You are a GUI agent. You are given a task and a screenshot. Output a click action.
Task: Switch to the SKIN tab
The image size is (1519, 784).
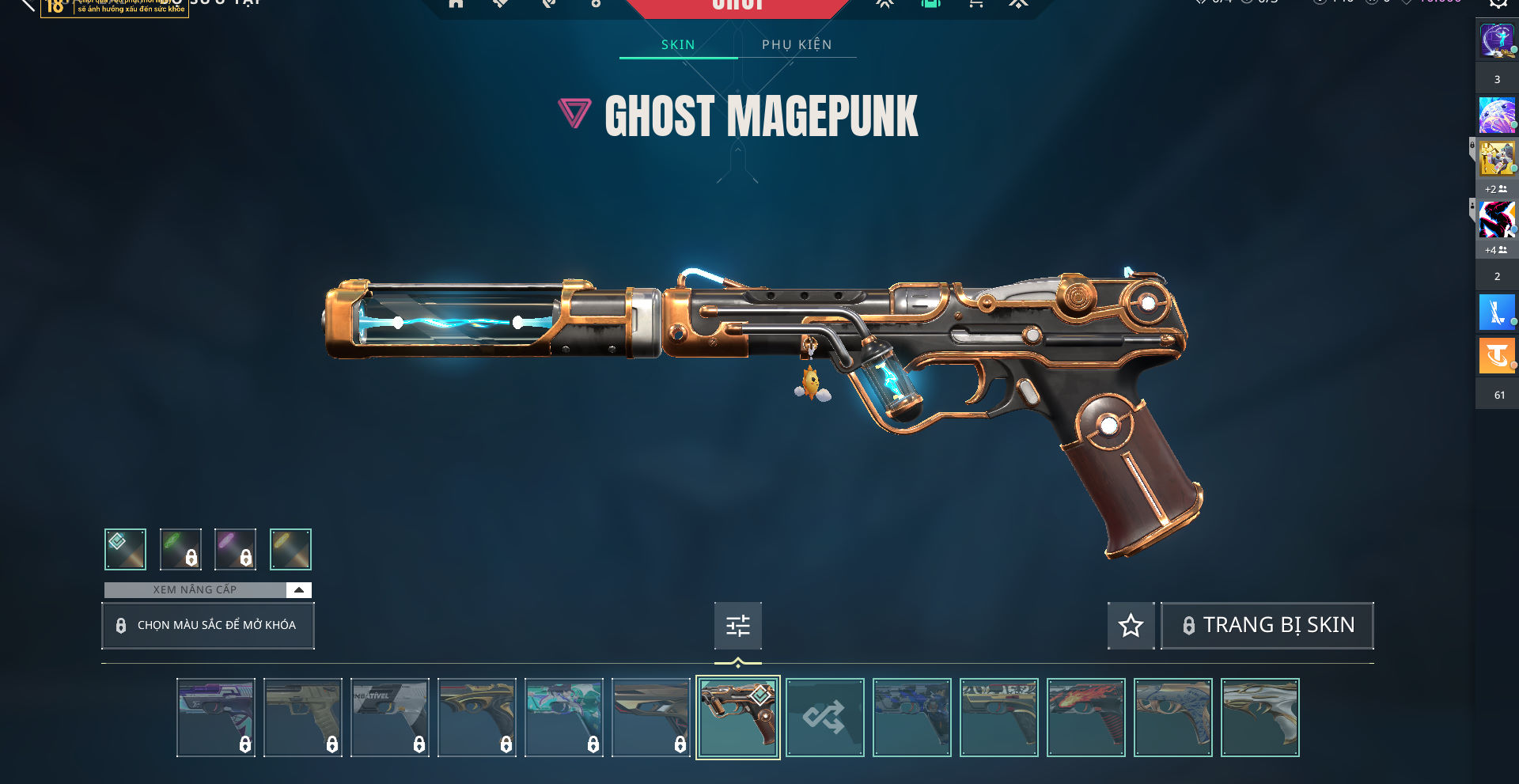[x=678, y=45]
